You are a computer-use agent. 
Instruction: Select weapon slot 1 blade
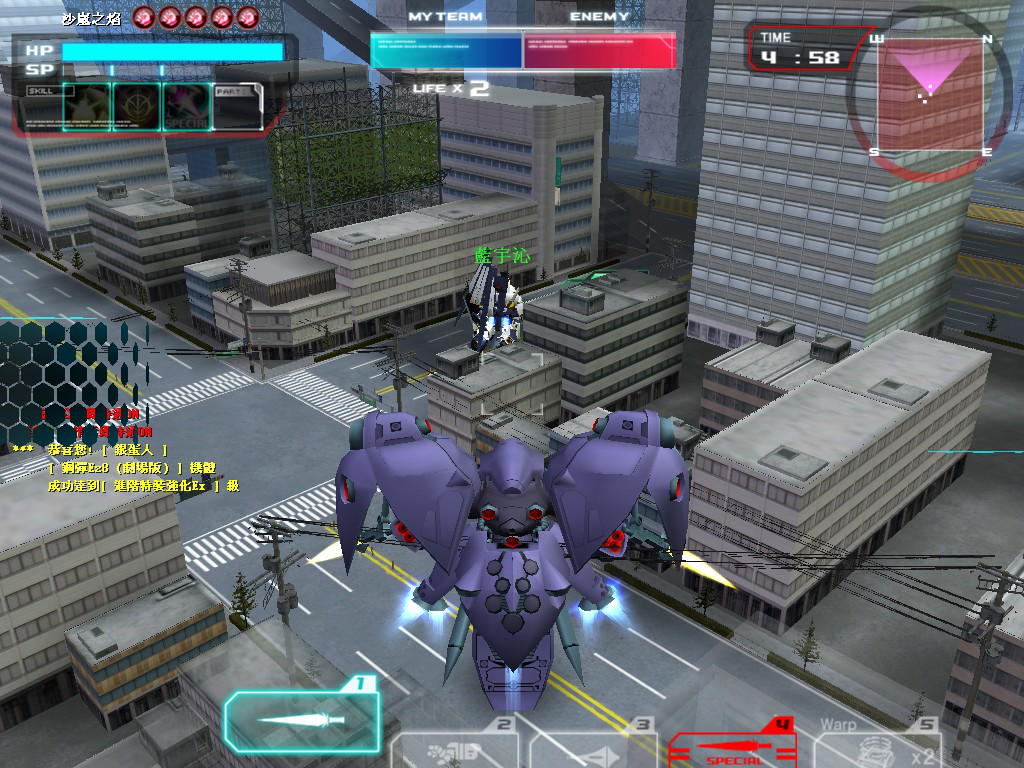pyautogui.click(x=301, y=720)
